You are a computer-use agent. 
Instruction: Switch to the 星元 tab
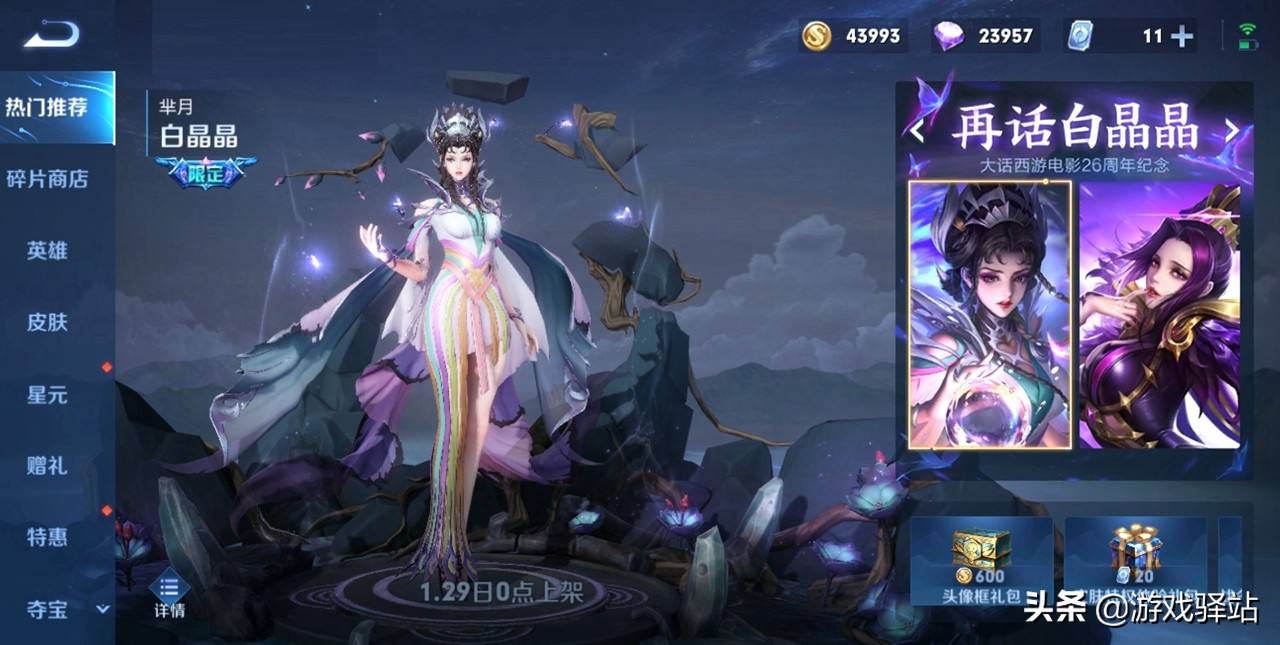pyautogui.click(x=48, y=394)
